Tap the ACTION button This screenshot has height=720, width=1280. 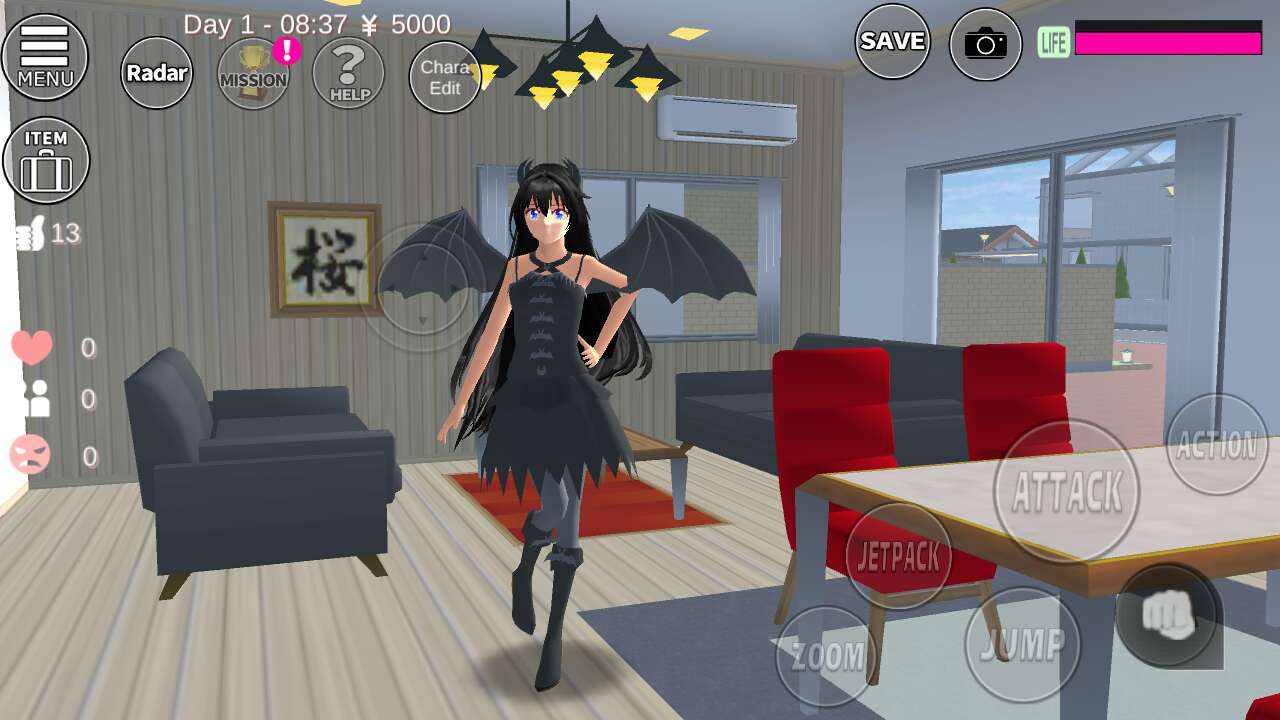click(1216, 444)
